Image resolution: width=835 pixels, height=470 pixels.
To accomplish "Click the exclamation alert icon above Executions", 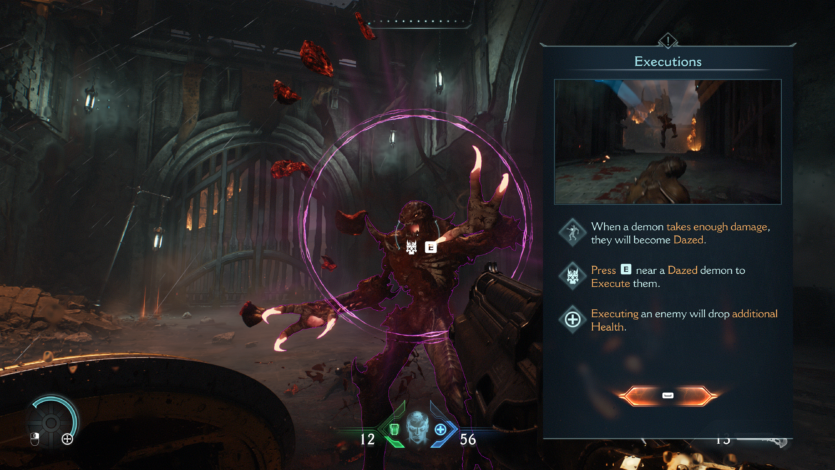I will tap(667, 41).
